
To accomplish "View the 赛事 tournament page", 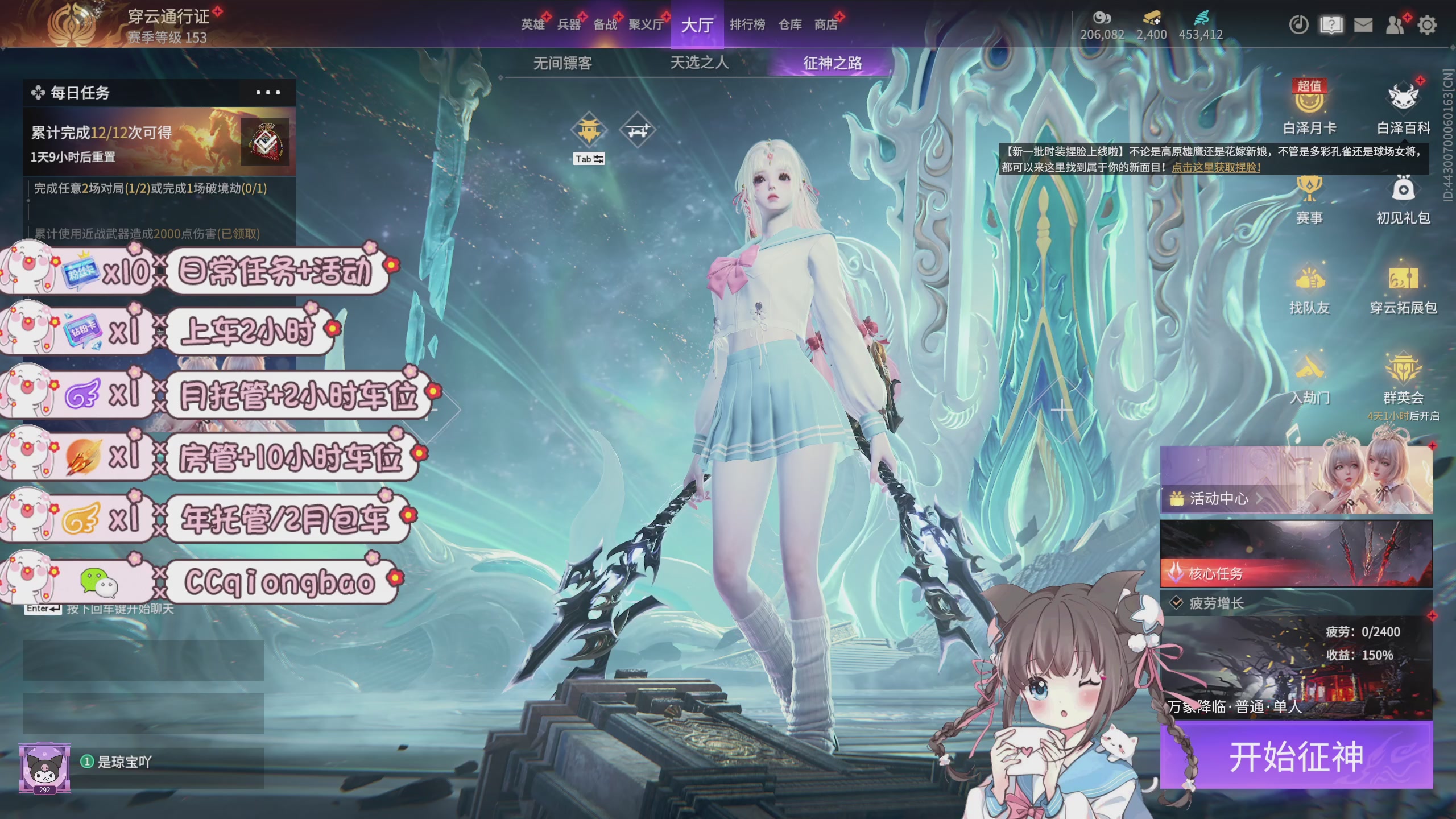I will [1309, 200].
